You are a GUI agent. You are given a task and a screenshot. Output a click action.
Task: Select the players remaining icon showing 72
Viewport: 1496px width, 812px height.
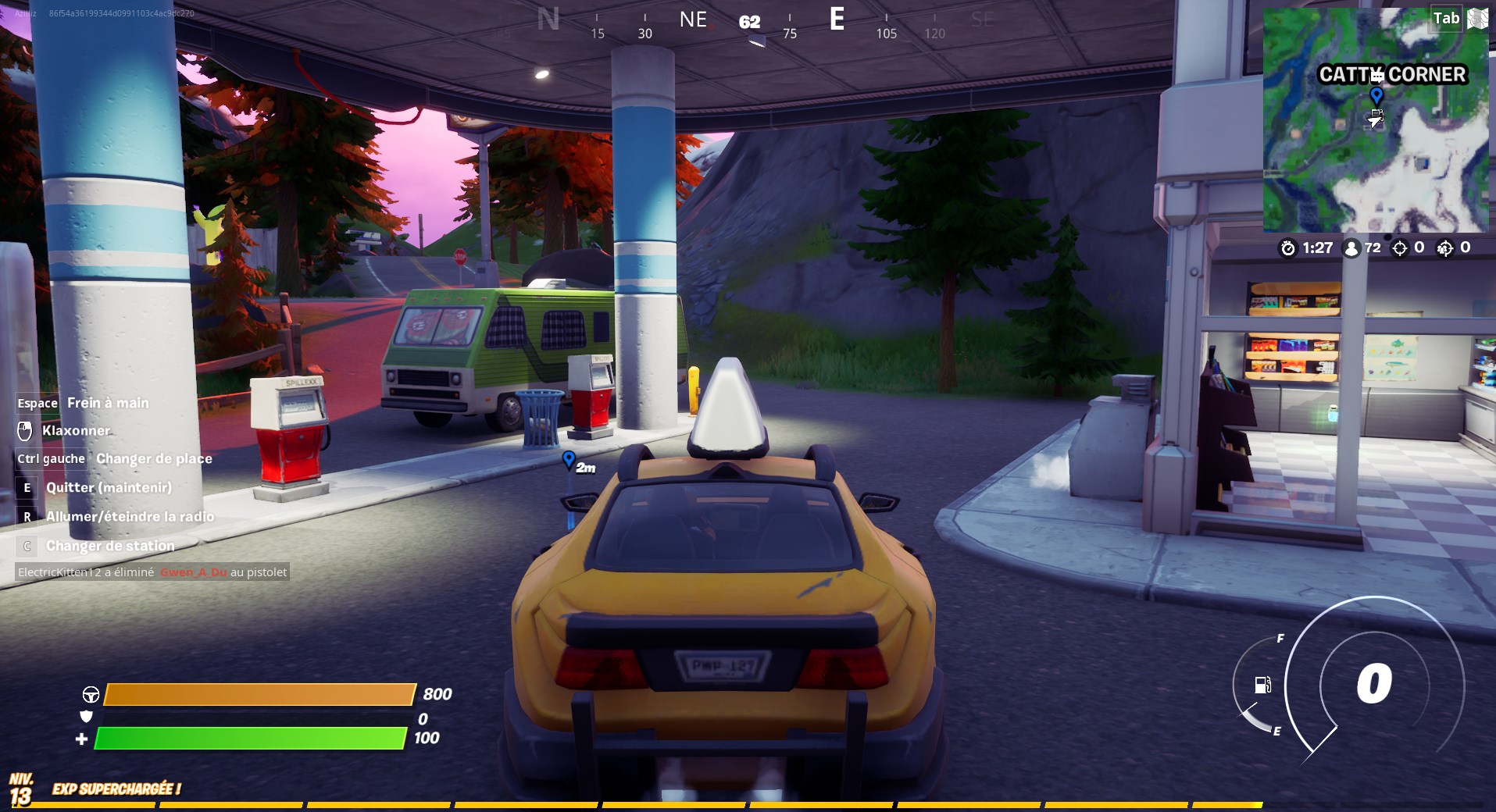[x=1349, y=248]
